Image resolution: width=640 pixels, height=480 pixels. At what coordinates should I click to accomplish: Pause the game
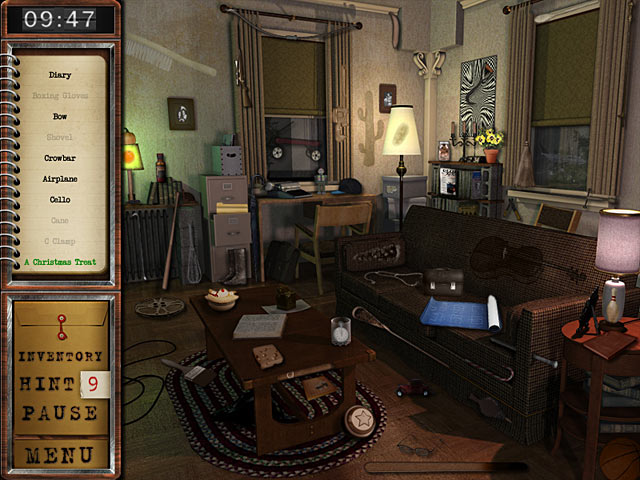(x=60, y=412)
